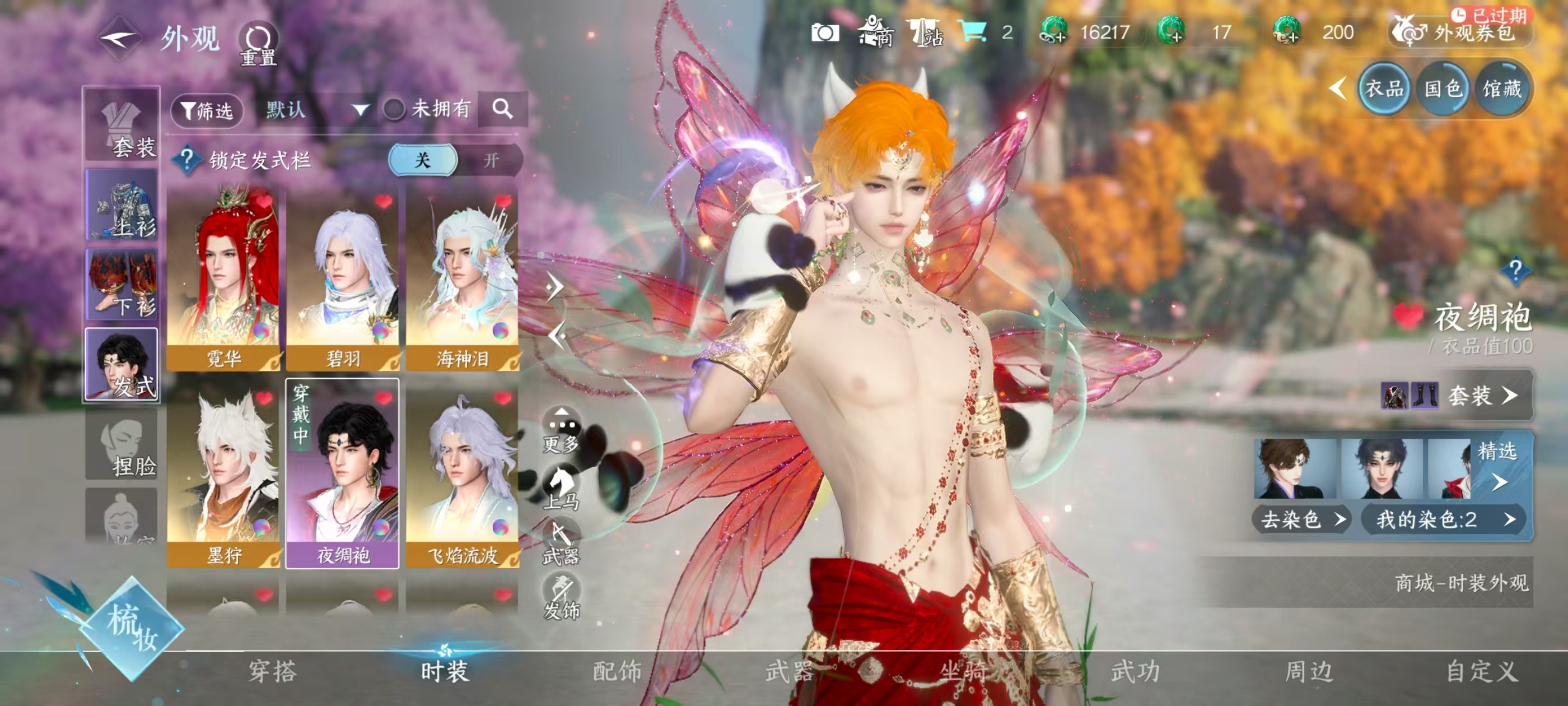
Task: Open the 筛选 filter button
Action: pos(207,110)
